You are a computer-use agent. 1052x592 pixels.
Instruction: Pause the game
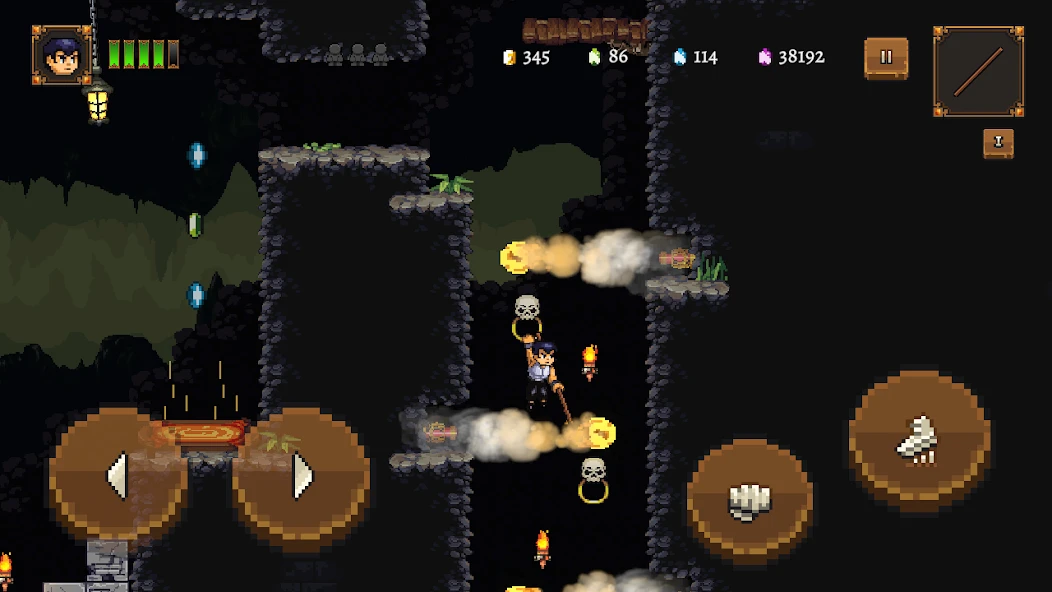886,58
